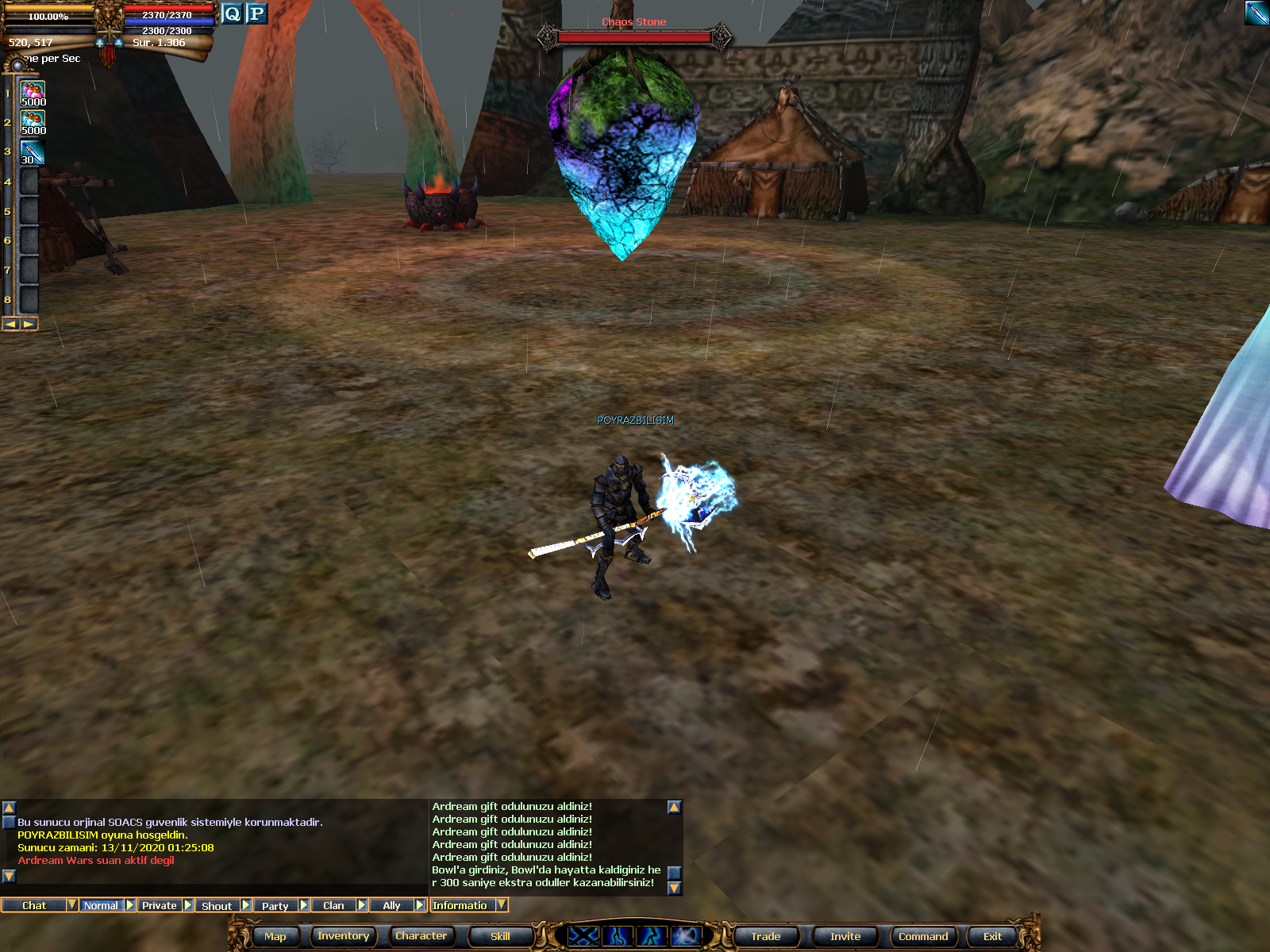Activate the crossed-swords skill icon in bottom bar
This screenshot has height=952, width=1270.
pos(583,936)
